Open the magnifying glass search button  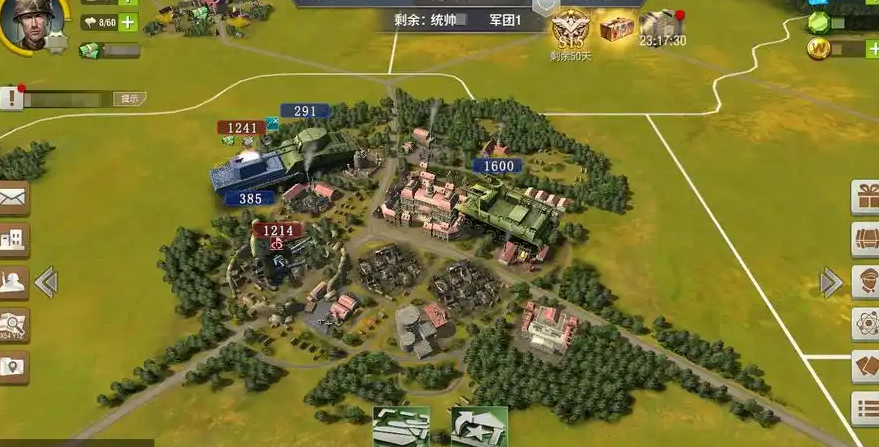[14, 324]
